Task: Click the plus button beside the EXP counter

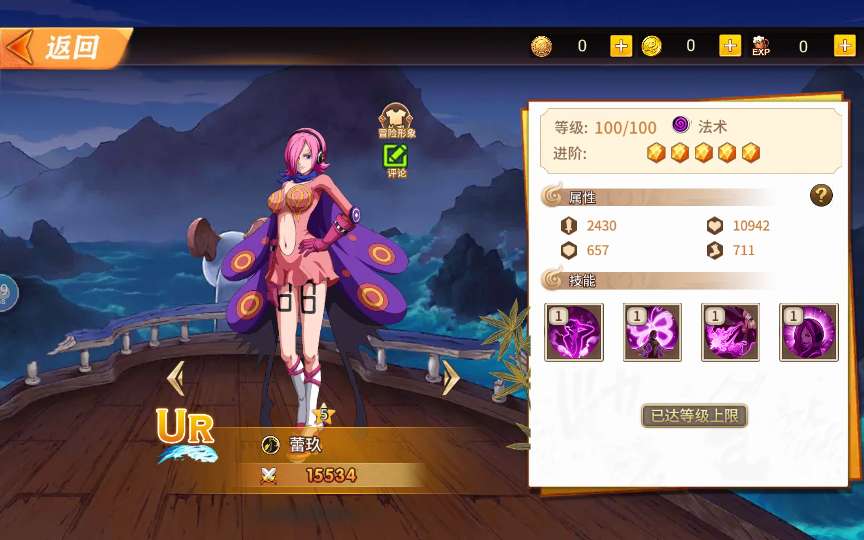Action: coord(845,46)
